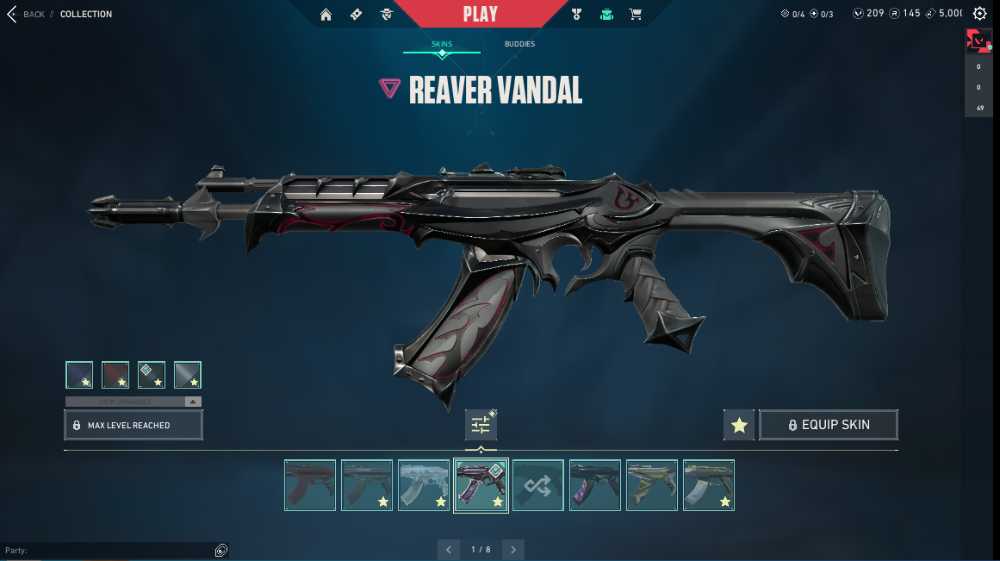
Task: Equip the Reaver Vandal skin
Action: pyautogui.click(x=828, y=425)
